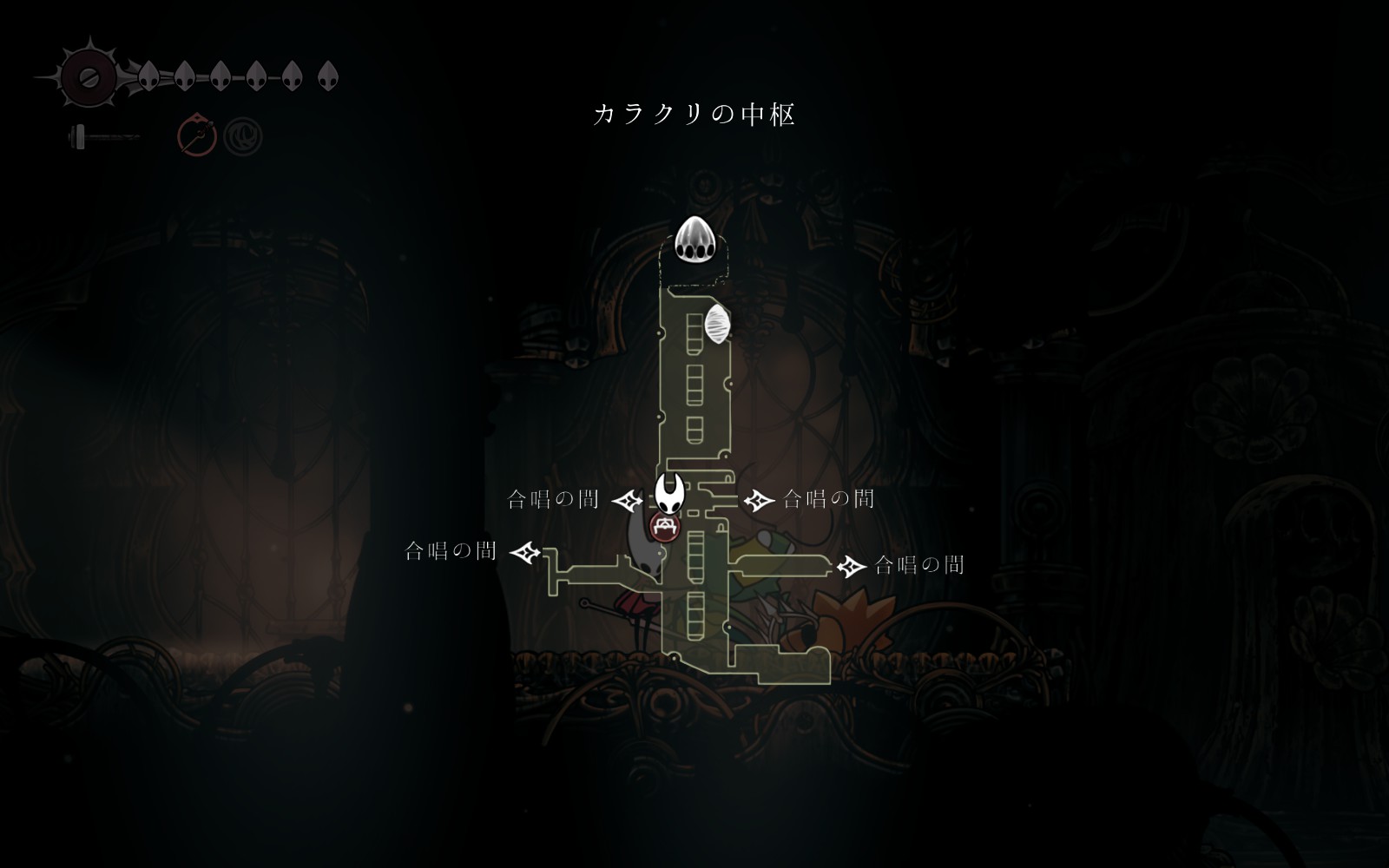Select the red circular tool icon
Image resolution: width=1389 pixels, height=868 pixels.
point(197,136)
